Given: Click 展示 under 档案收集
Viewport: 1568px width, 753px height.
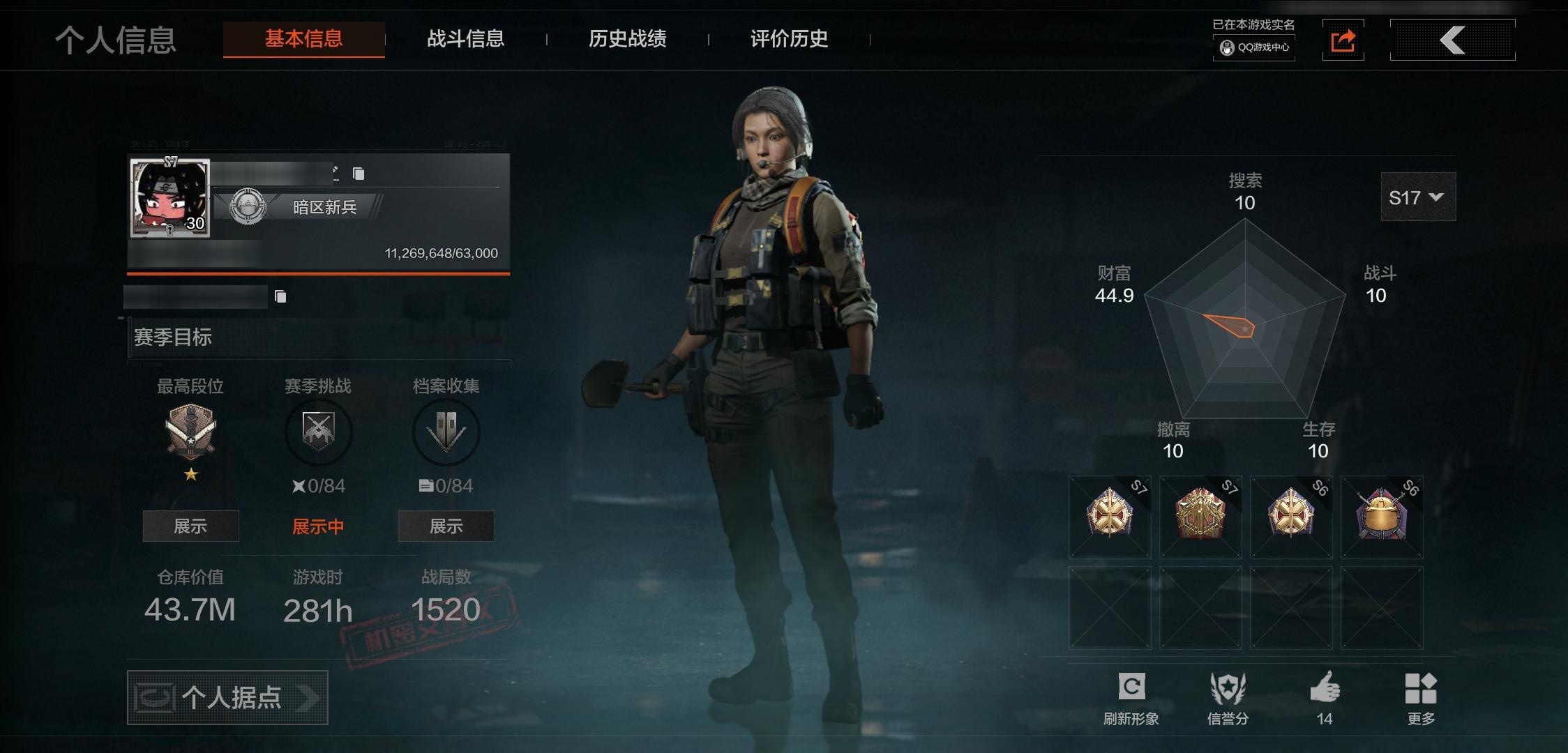Looking at the screenshot, I should [x=446, y=526].
